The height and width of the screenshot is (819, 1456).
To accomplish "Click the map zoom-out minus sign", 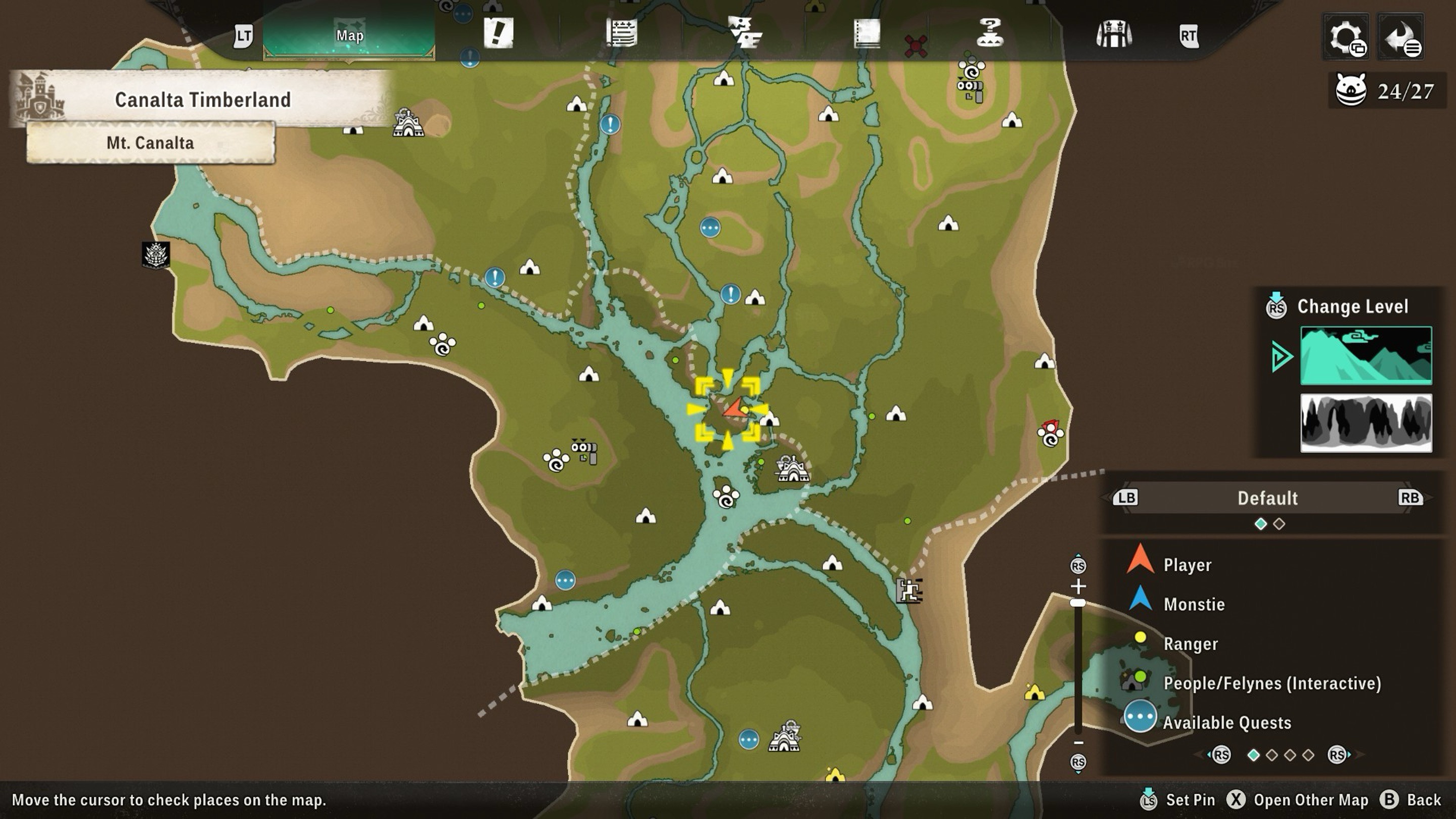I will pyautogui.click(x=1078, y=743).
